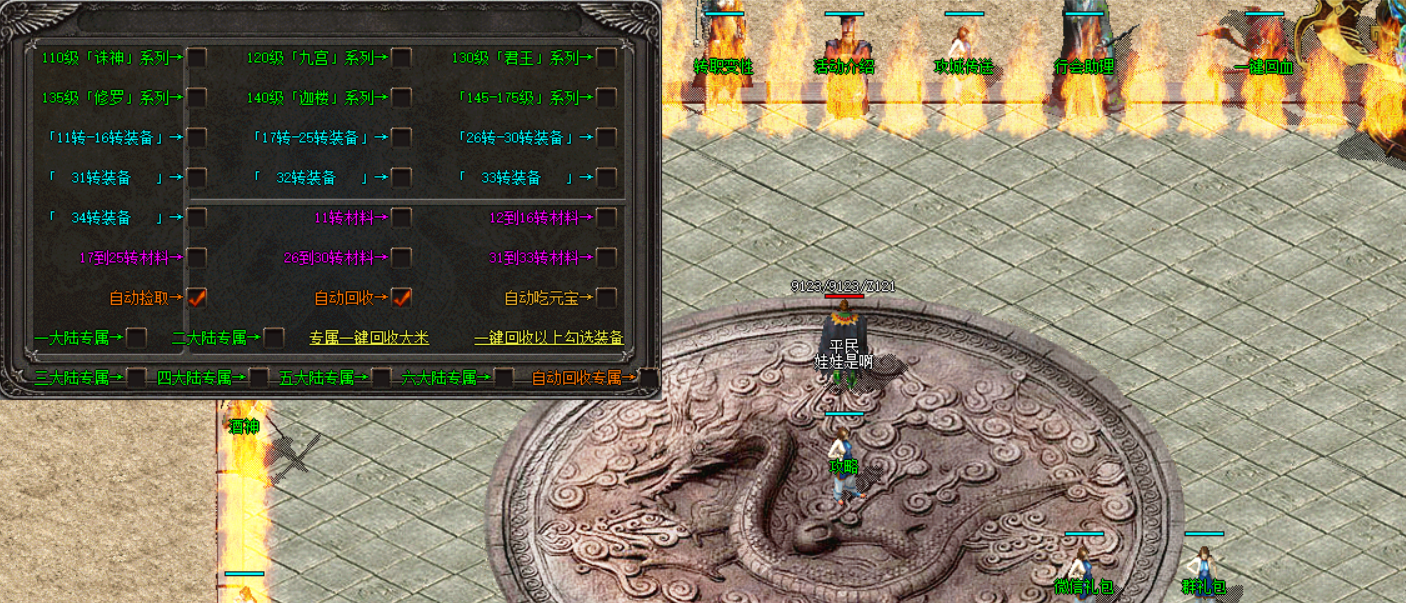1406x603 pixels.
Task: Turn off the 自动回收 auto-recycle checkbox
Action: click(401, 298)
